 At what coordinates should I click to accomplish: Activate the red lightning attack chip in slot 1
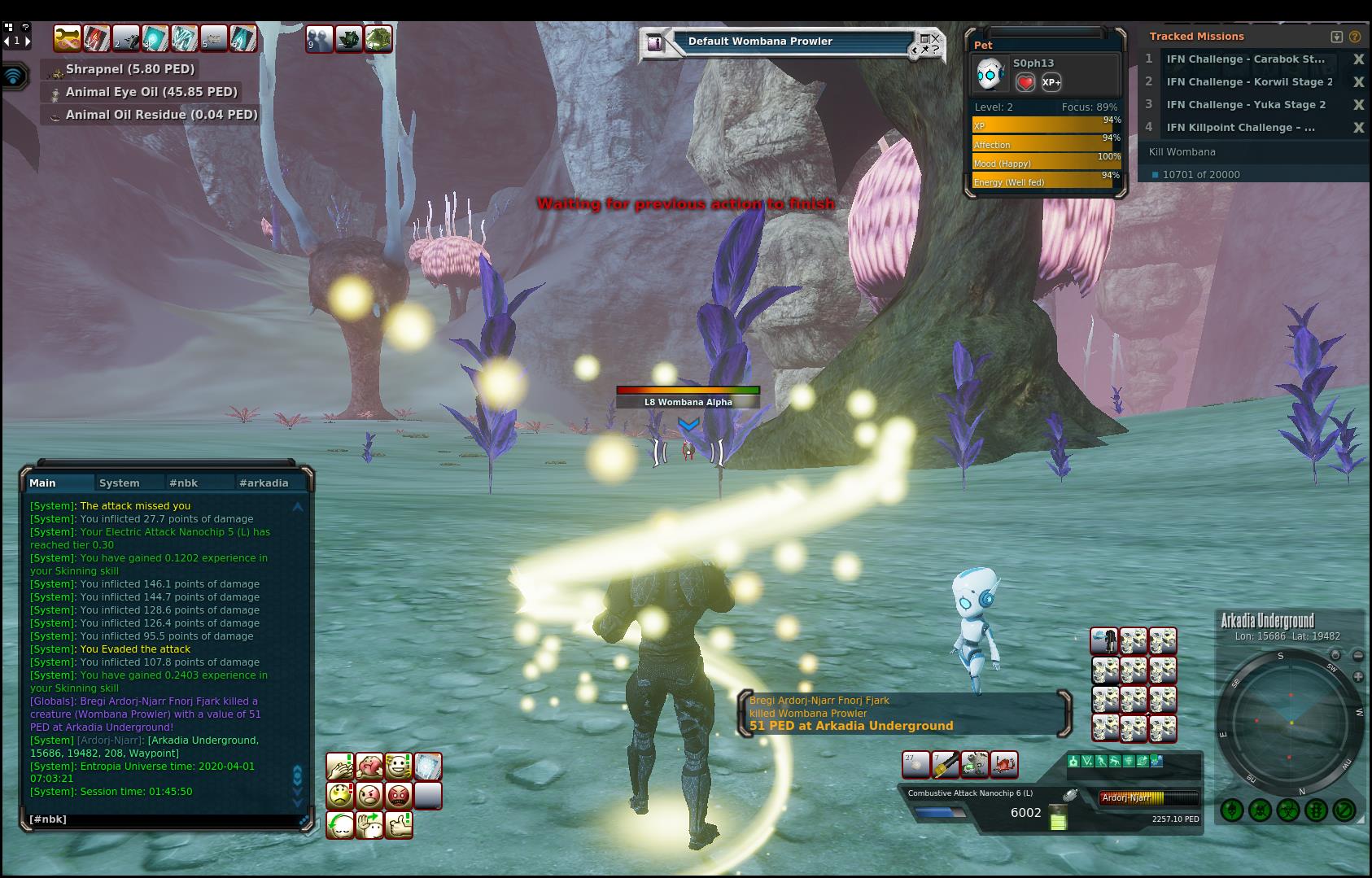click(97, 38)
